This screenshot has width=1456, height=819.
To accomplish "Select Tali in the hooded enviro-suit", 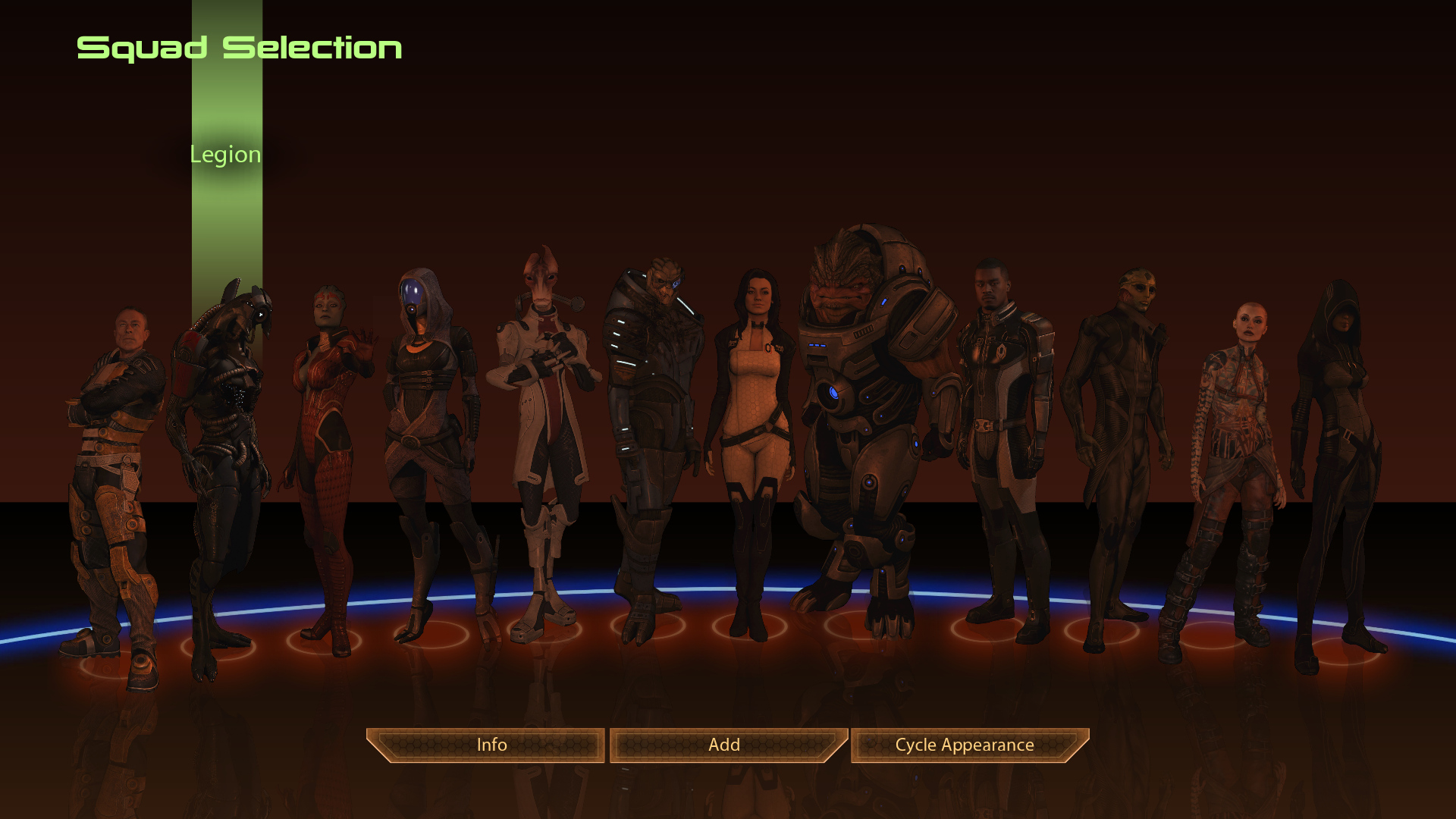I will (428, 425).
